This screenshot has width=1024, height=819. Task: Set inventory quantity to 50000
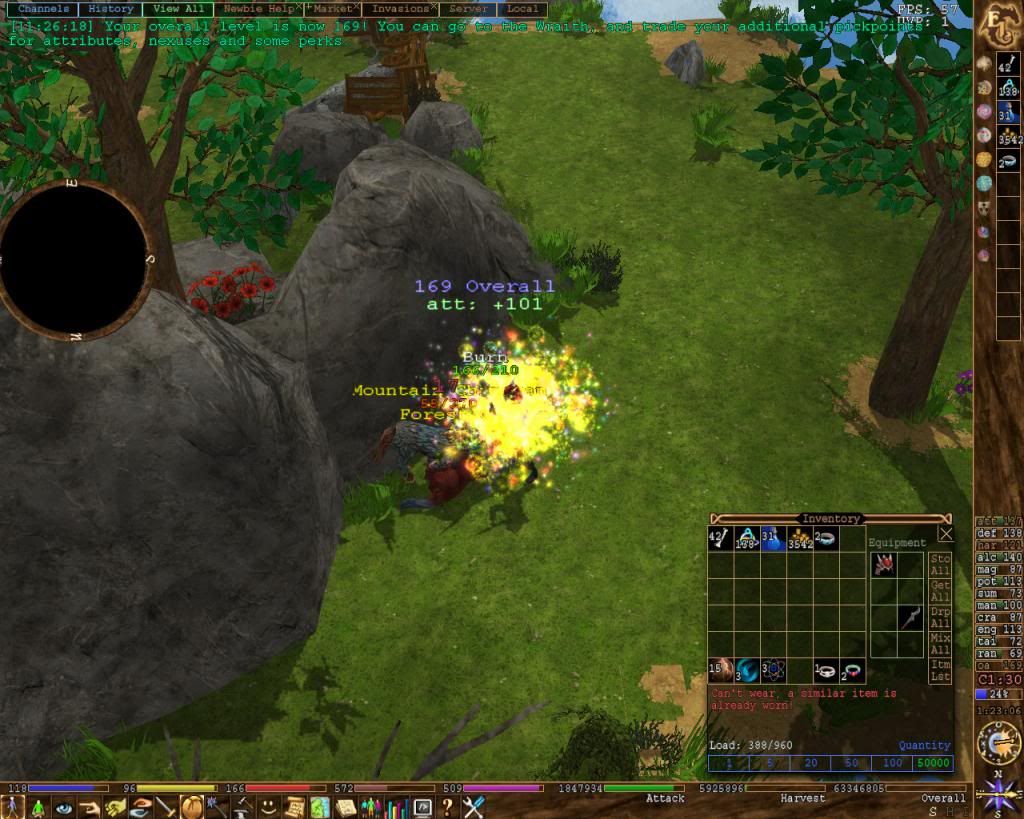[x=932, y=764]
